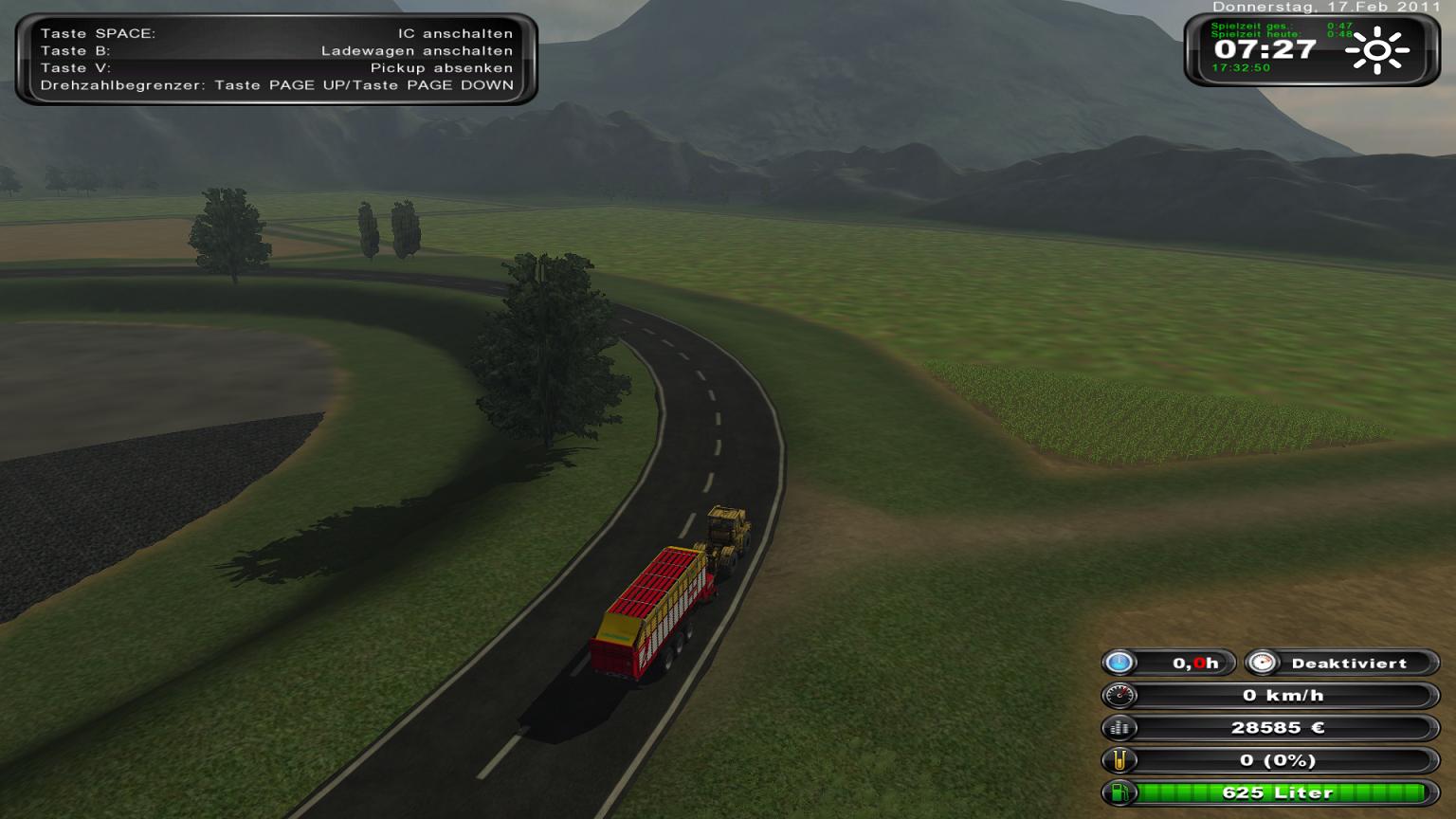
Task: Select the blue operating-hours clock icon
Action: [1119, 664]
